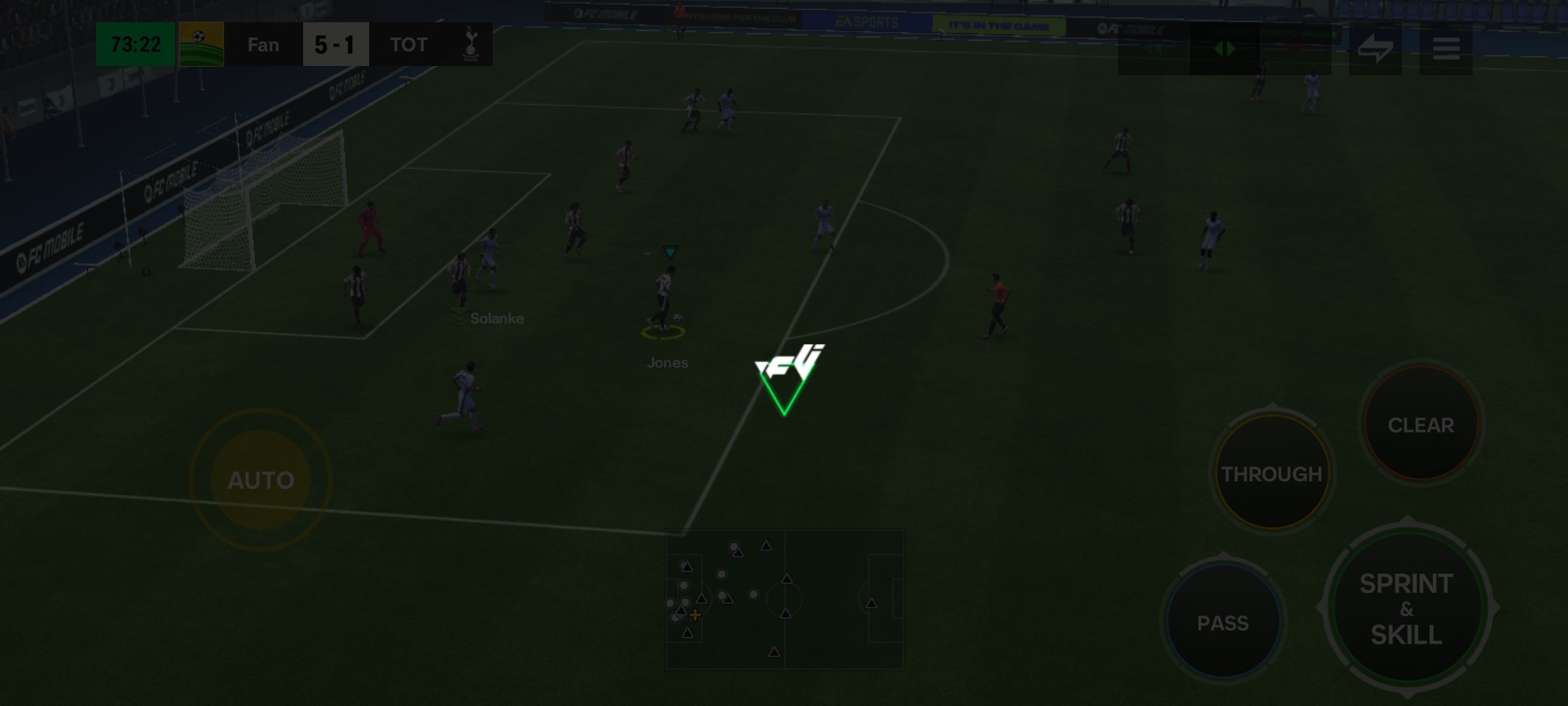
Task: Select the Fan team name label
Action: tap(262, 44)
